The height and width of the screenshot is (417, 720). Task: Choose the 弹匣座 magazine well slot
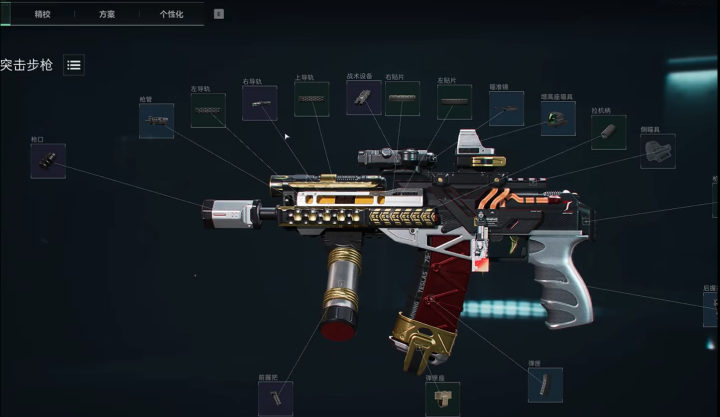(x=443, y=399)
